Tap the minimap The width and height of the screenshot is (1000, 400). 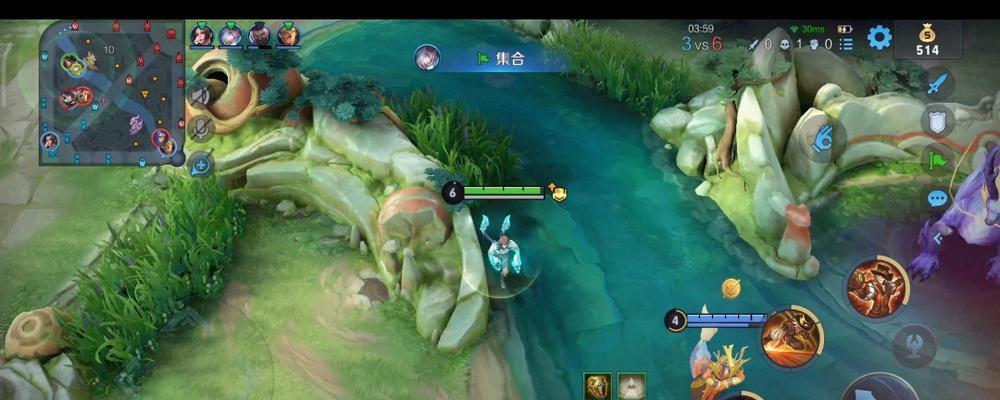pos(111,92)
